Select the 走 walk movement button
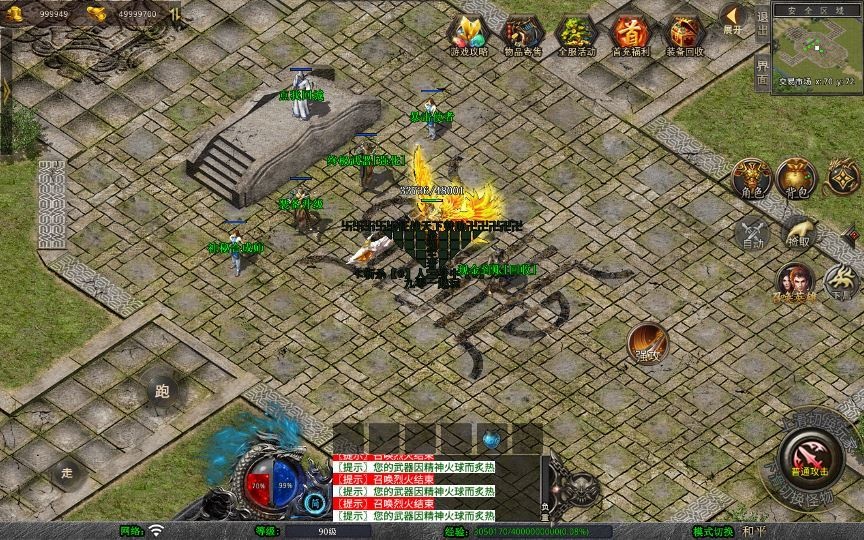 (x=68, y=472)
